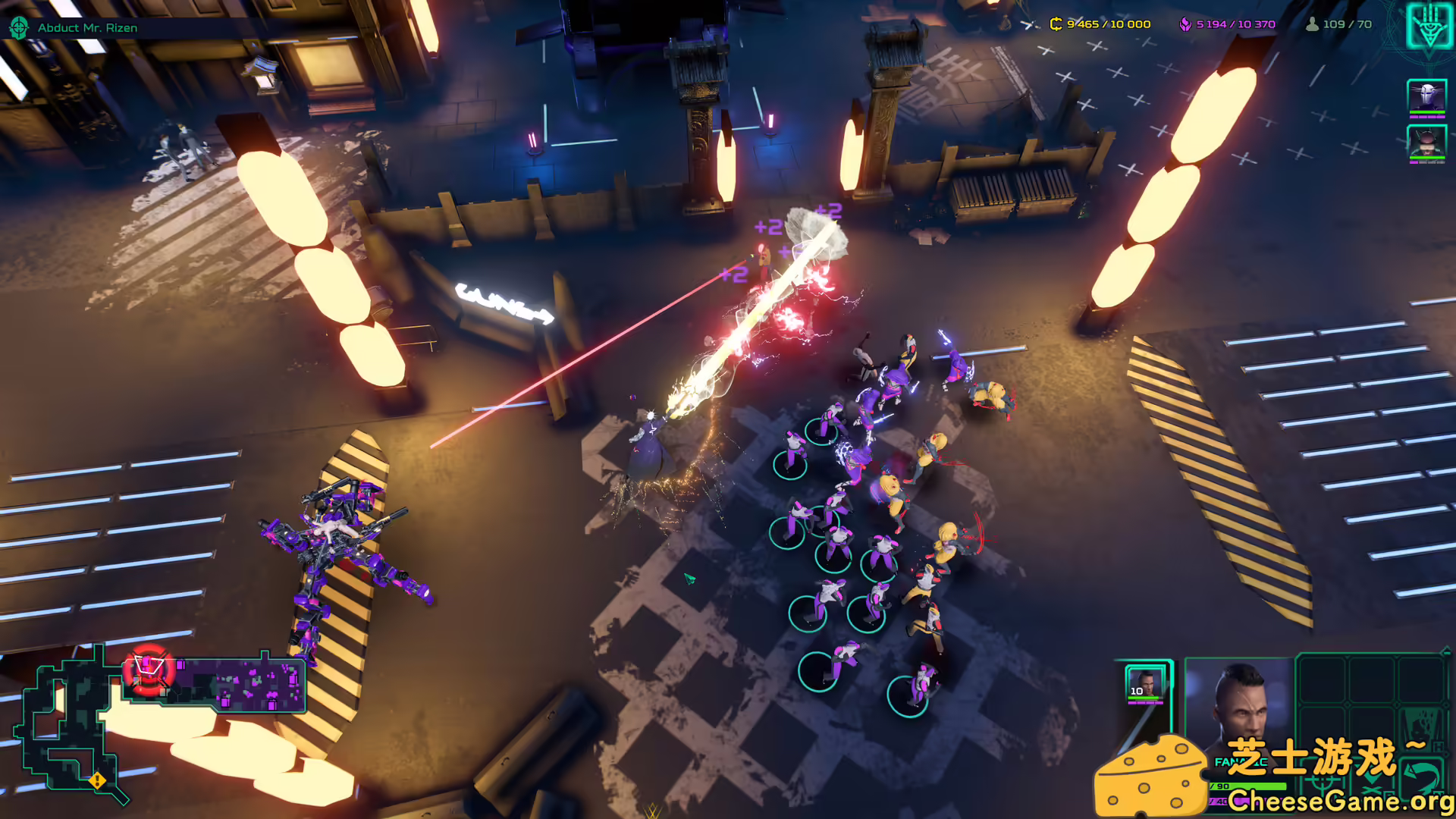Click the yellow exclamation marker on minimap
The height and width of the screenshot is (819, 1456).
coord(97,780)
